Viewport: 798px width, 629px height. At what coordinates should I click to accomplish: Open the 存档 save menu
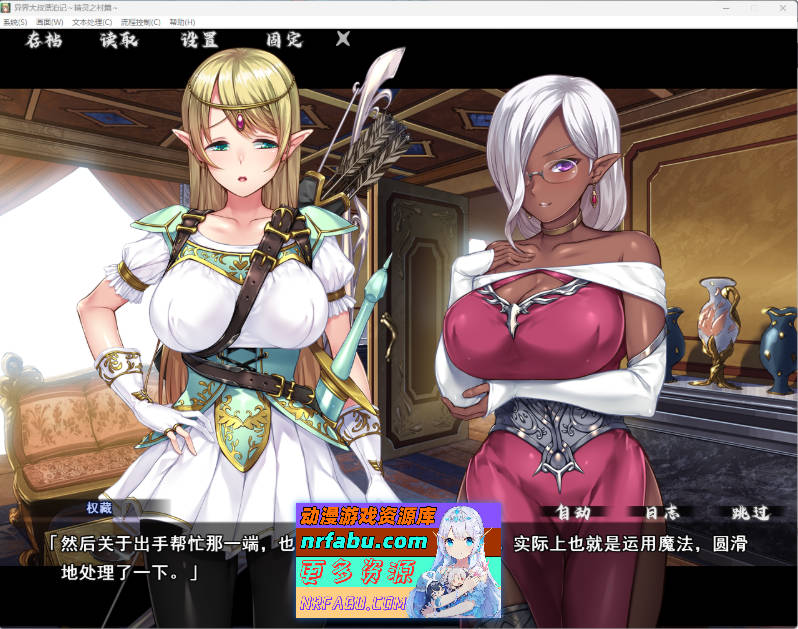tap(44, 41)
